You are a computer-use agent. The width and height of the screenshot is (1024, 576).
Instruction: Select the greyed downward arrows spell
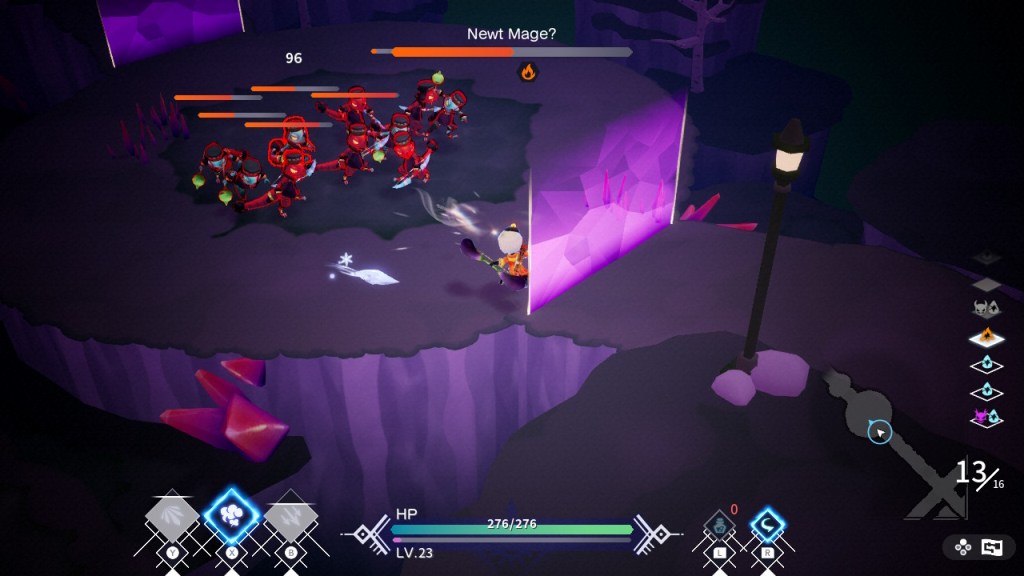click(x=291, y=517)
